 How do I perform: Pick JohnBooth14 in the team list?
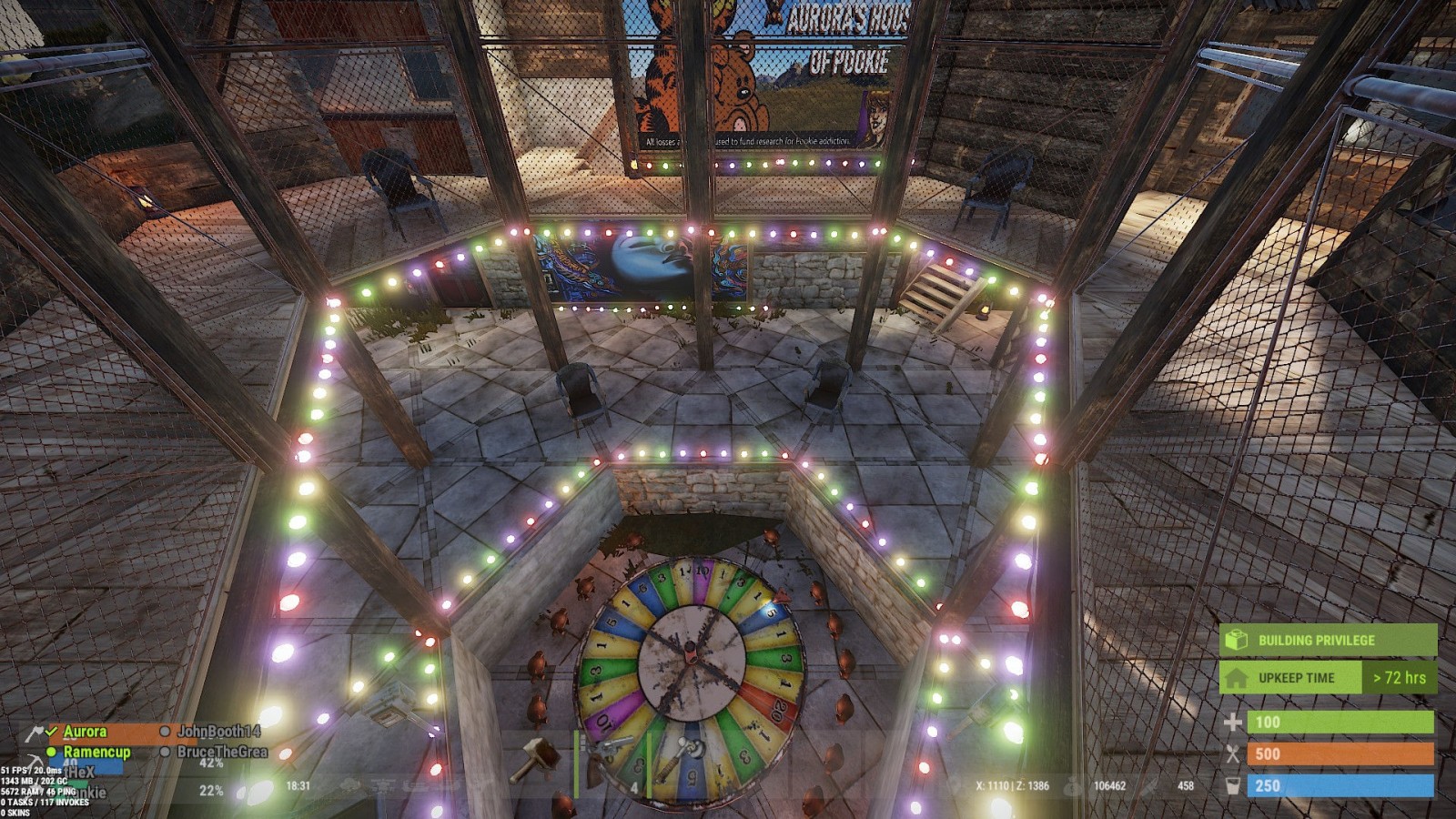218,732
